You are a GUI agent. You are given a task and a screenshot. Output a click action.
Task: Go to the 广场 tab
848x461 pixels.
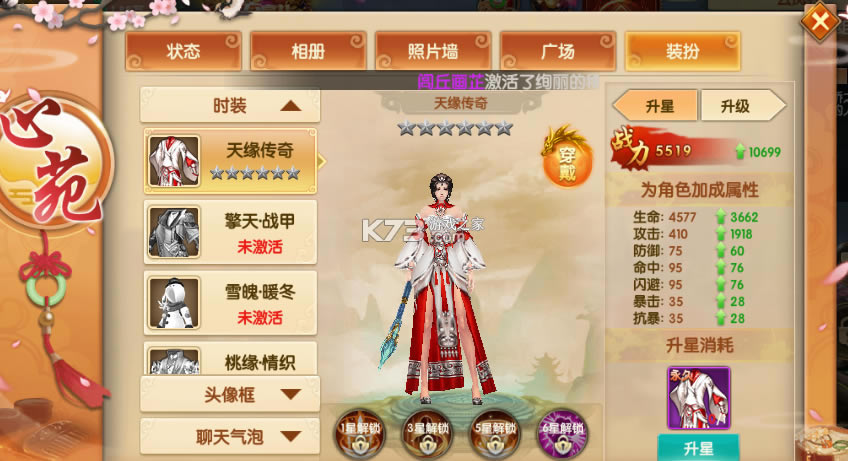[558, 51]
